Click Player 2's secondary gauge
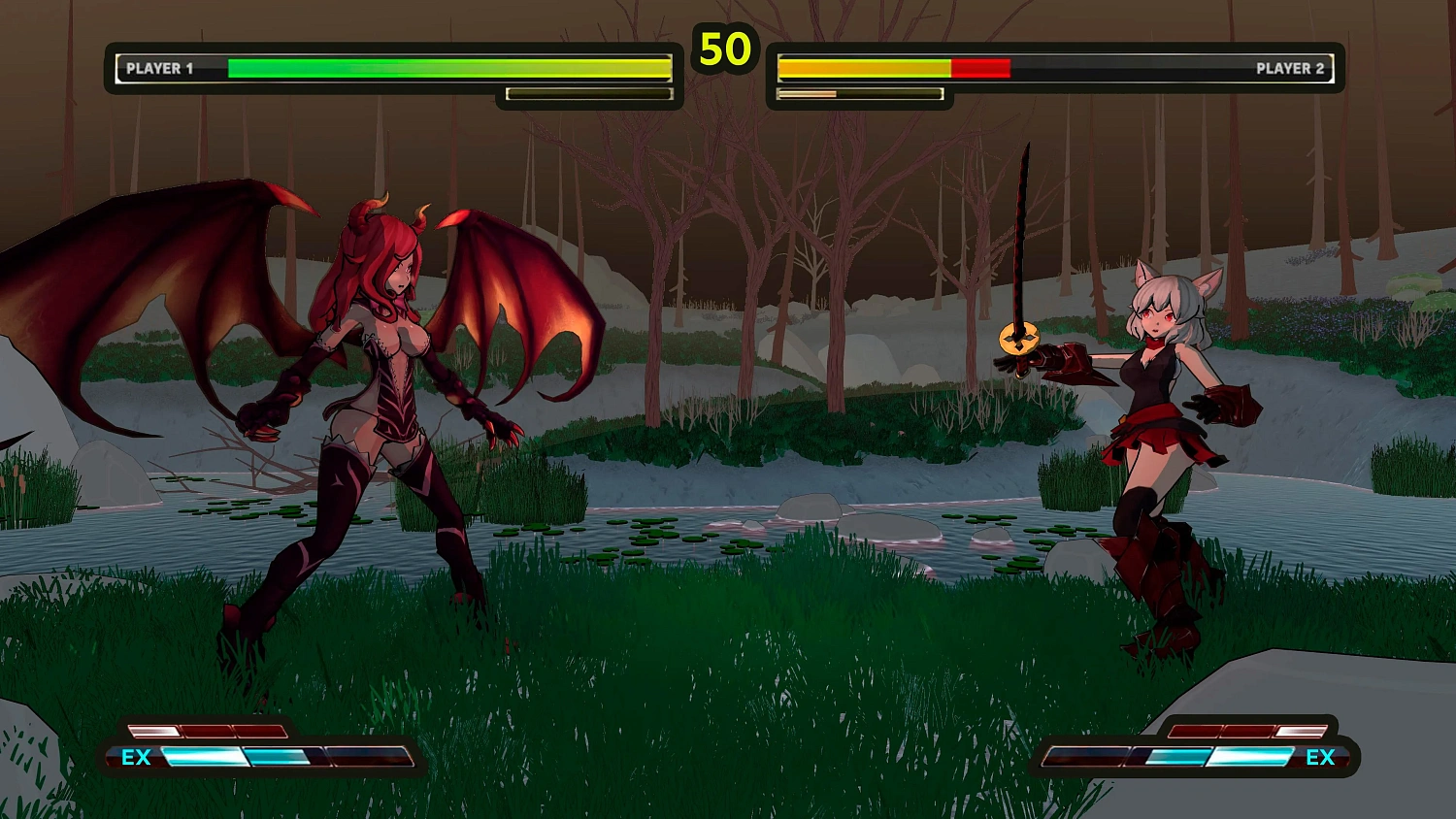Screen dimensions: 1456x819 (859, 94)
